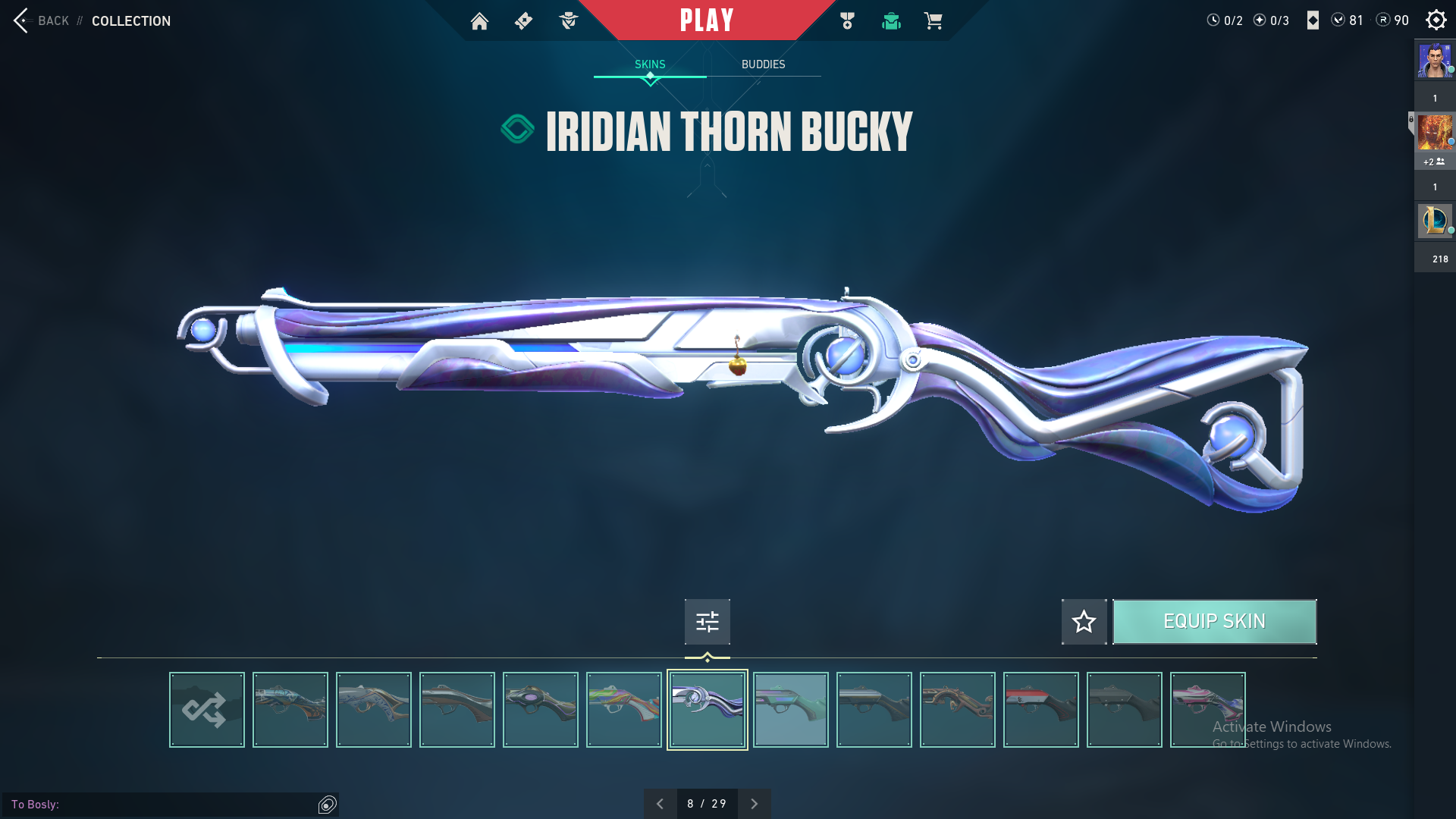The height and width of the screenshot is (819, 1456).
Task: Select the red, white and black flag Bucky thumbnail
Action: point(1040,710)
